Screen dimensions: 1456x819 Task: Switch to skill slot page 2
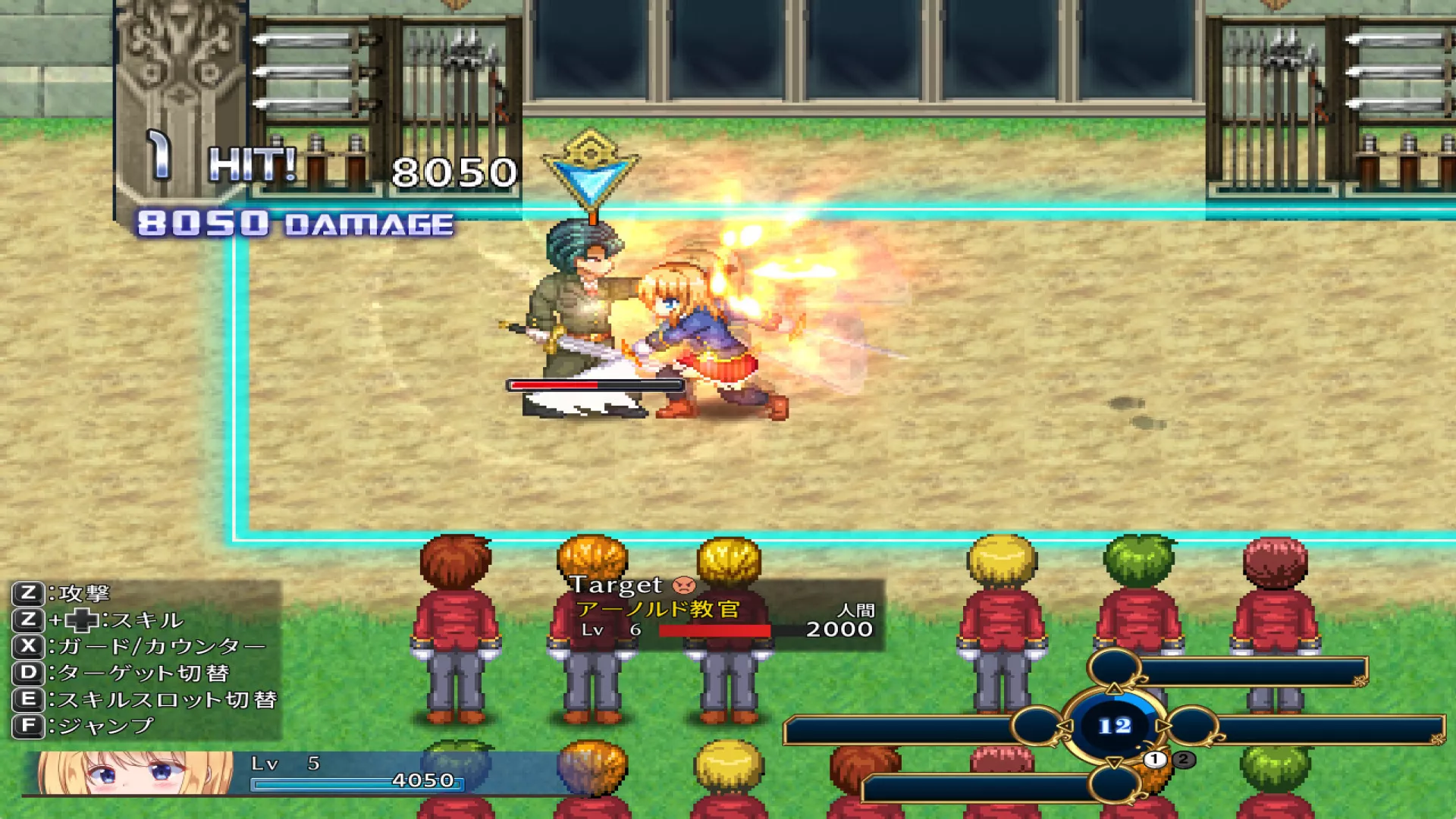(1183, 759)
